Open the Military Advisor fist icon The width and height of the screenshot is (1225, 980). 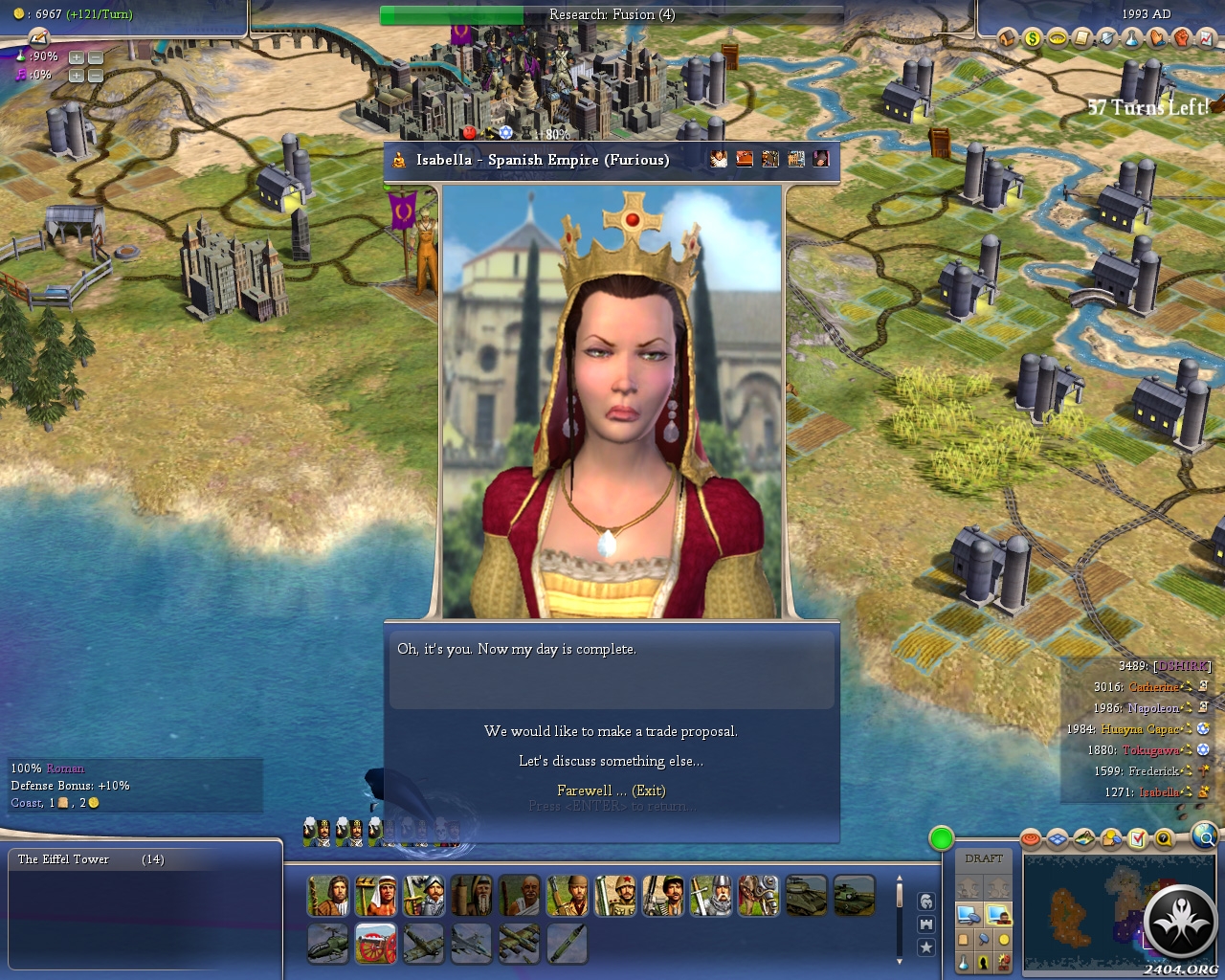tap(1182, 38)
